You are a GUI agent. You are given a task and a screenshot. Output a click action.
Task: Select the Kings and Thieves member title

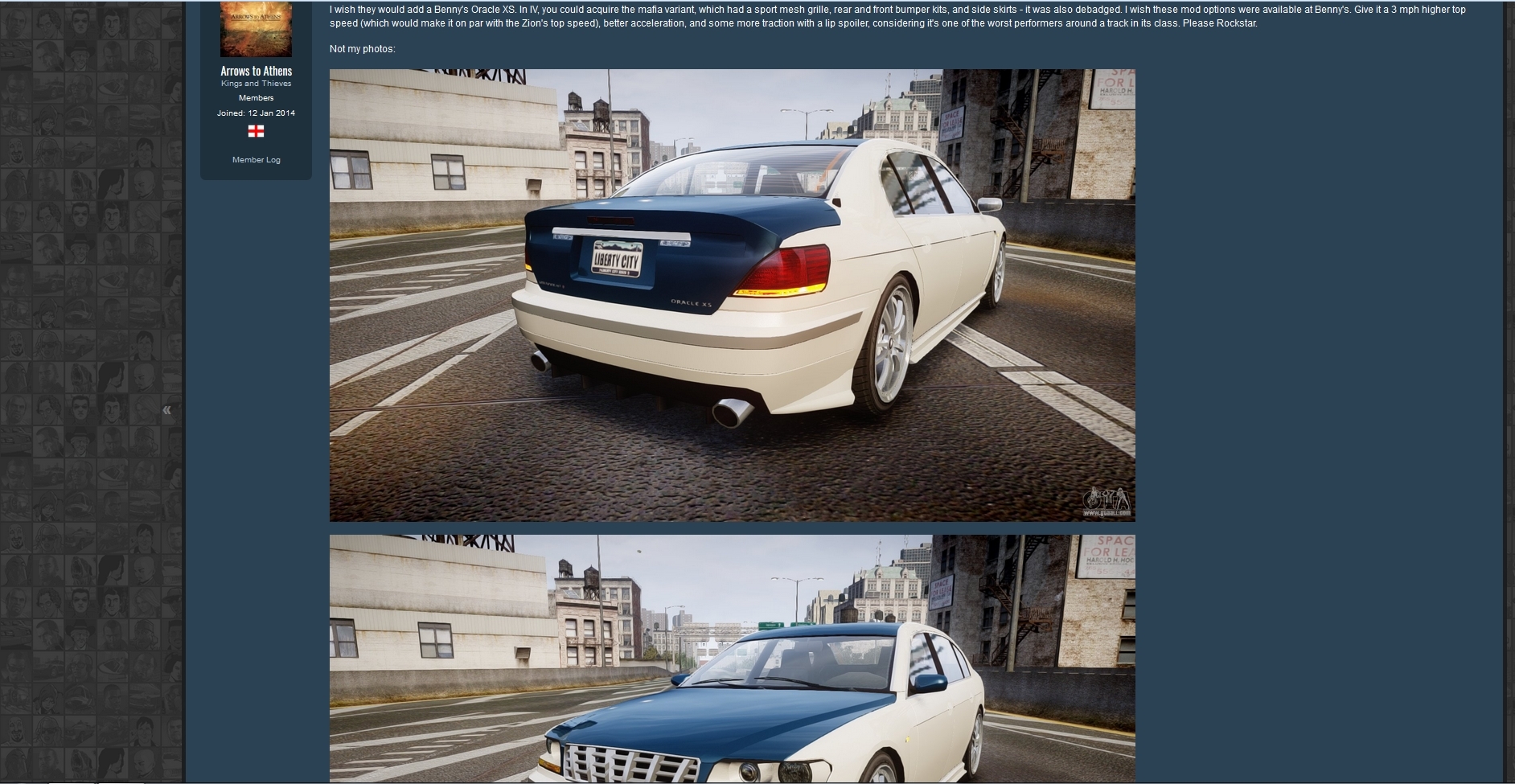pyautogui.click(x=256, y=83)
